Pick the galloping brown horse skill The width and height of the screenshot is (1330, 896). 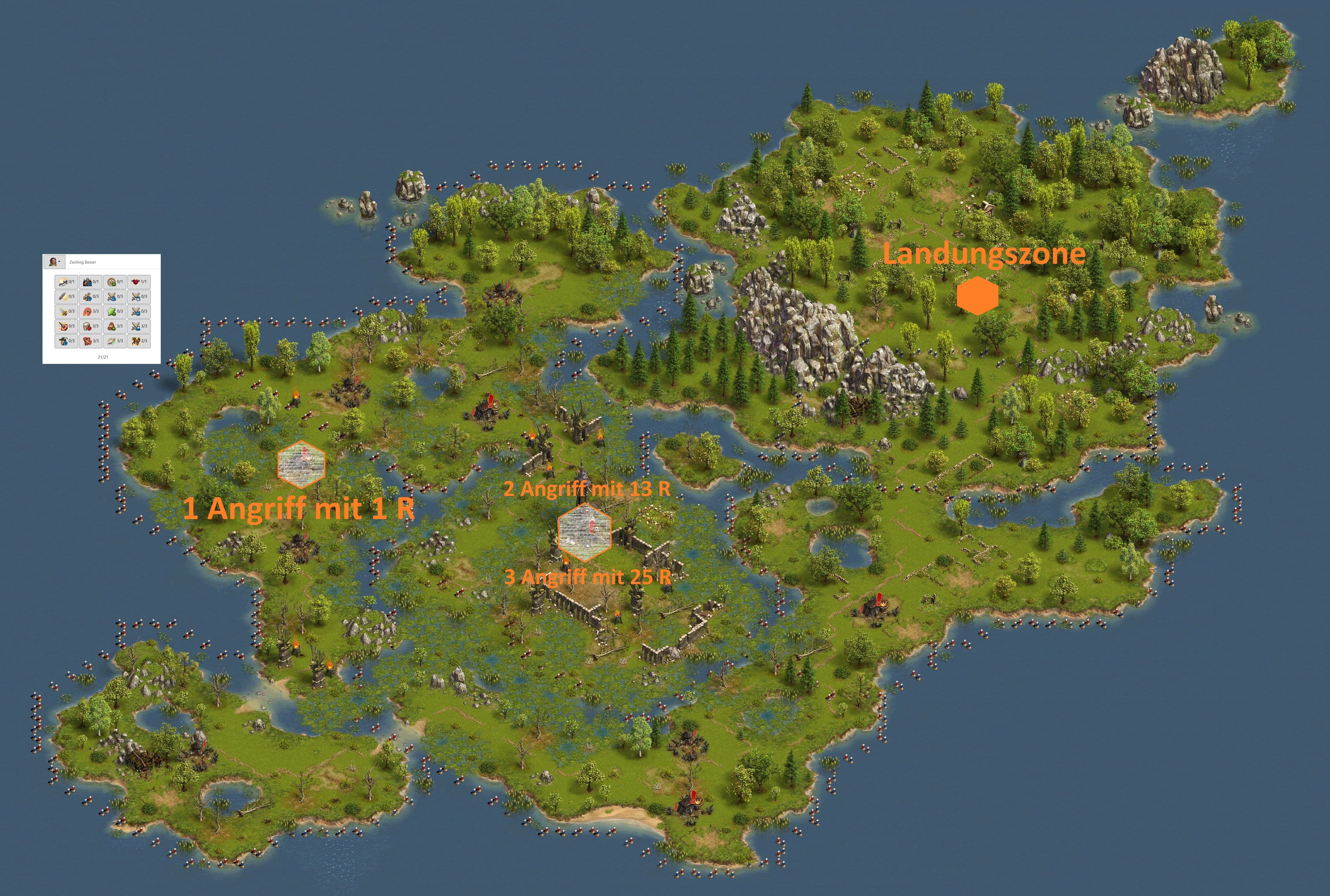point(139,341)
